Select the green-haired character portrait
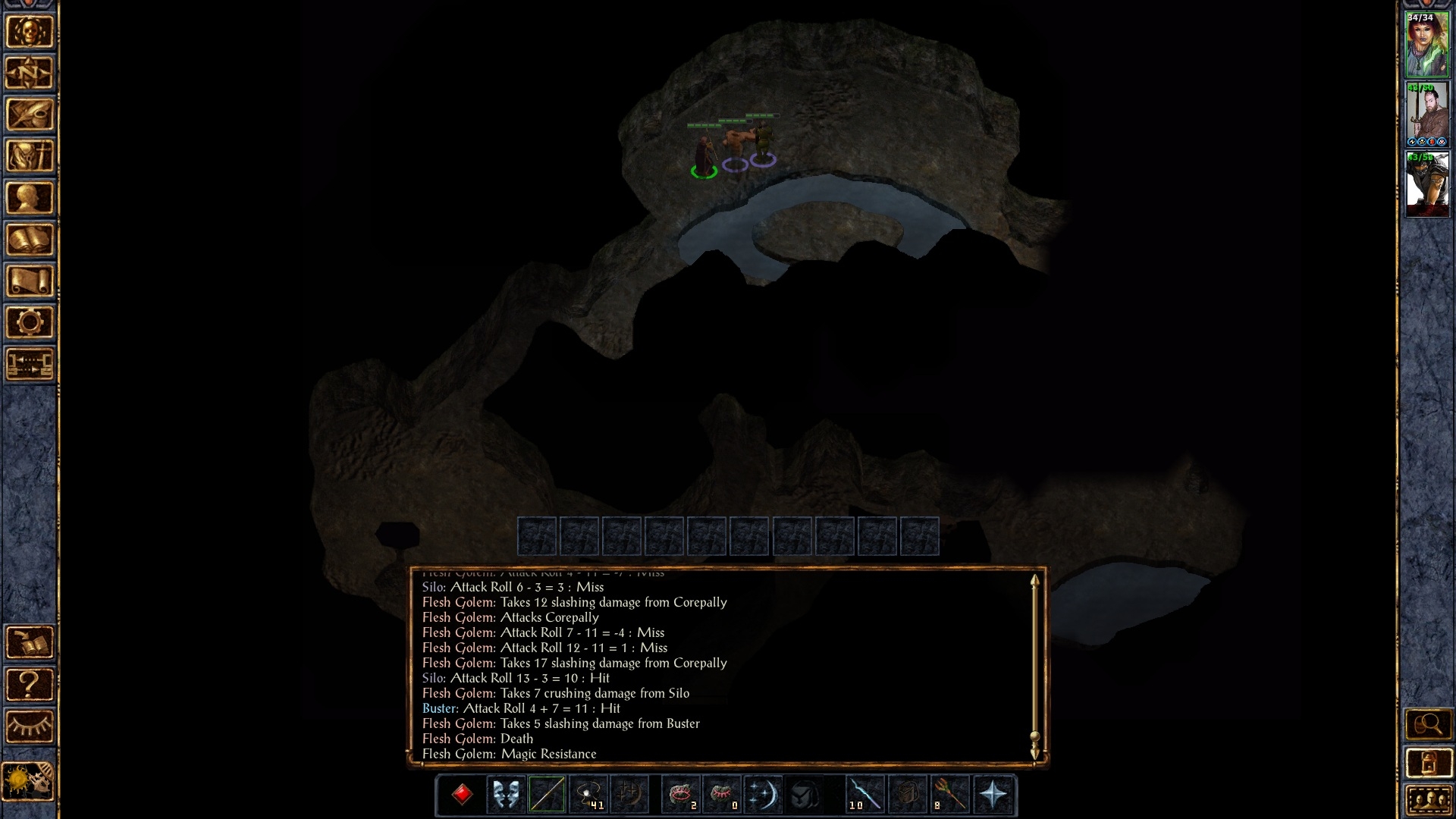This screenshot has height=819, width=1456. (1427, 45)
